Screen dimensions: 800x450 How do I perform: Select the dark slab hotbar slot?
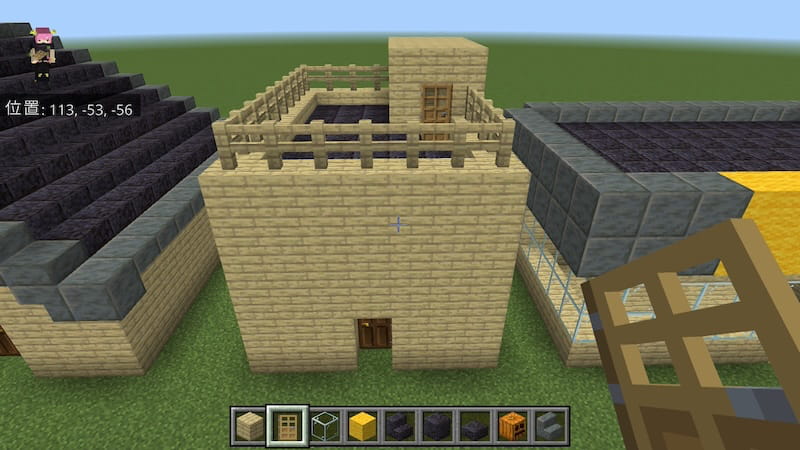[474, 427]
